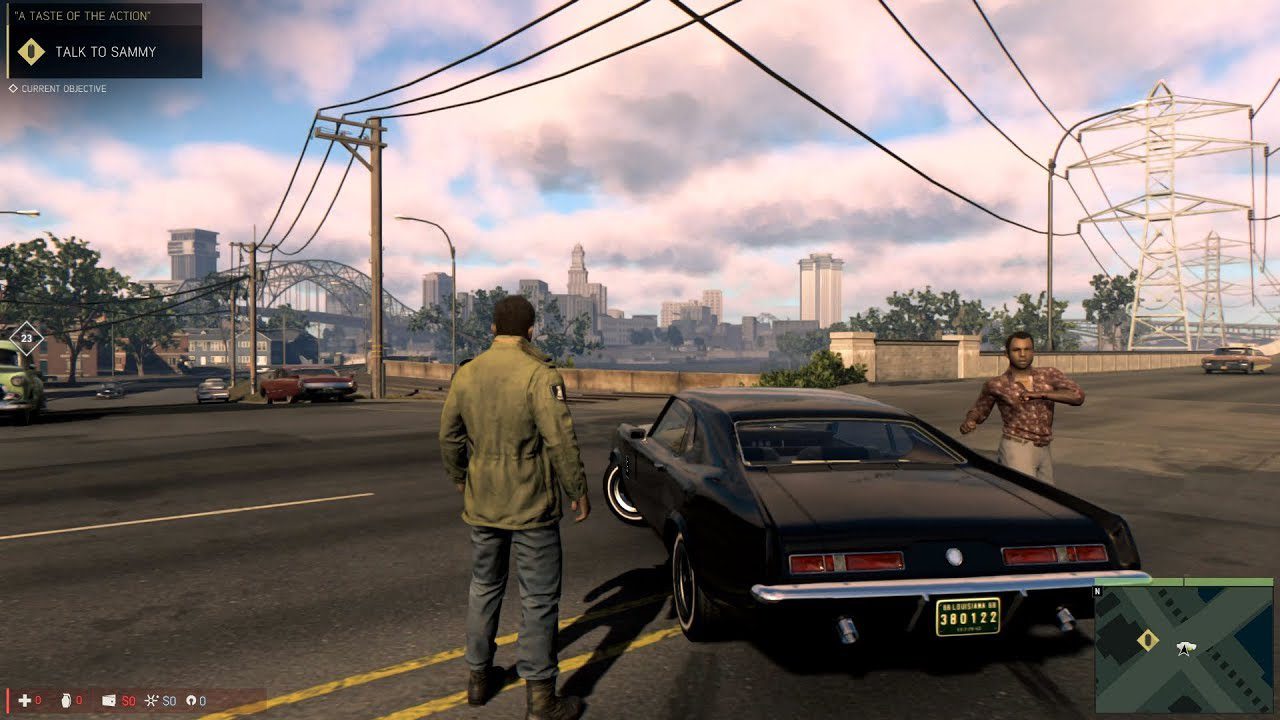Click the grenade count icon
Screen dimensions: 1280x720
(65, 700)
